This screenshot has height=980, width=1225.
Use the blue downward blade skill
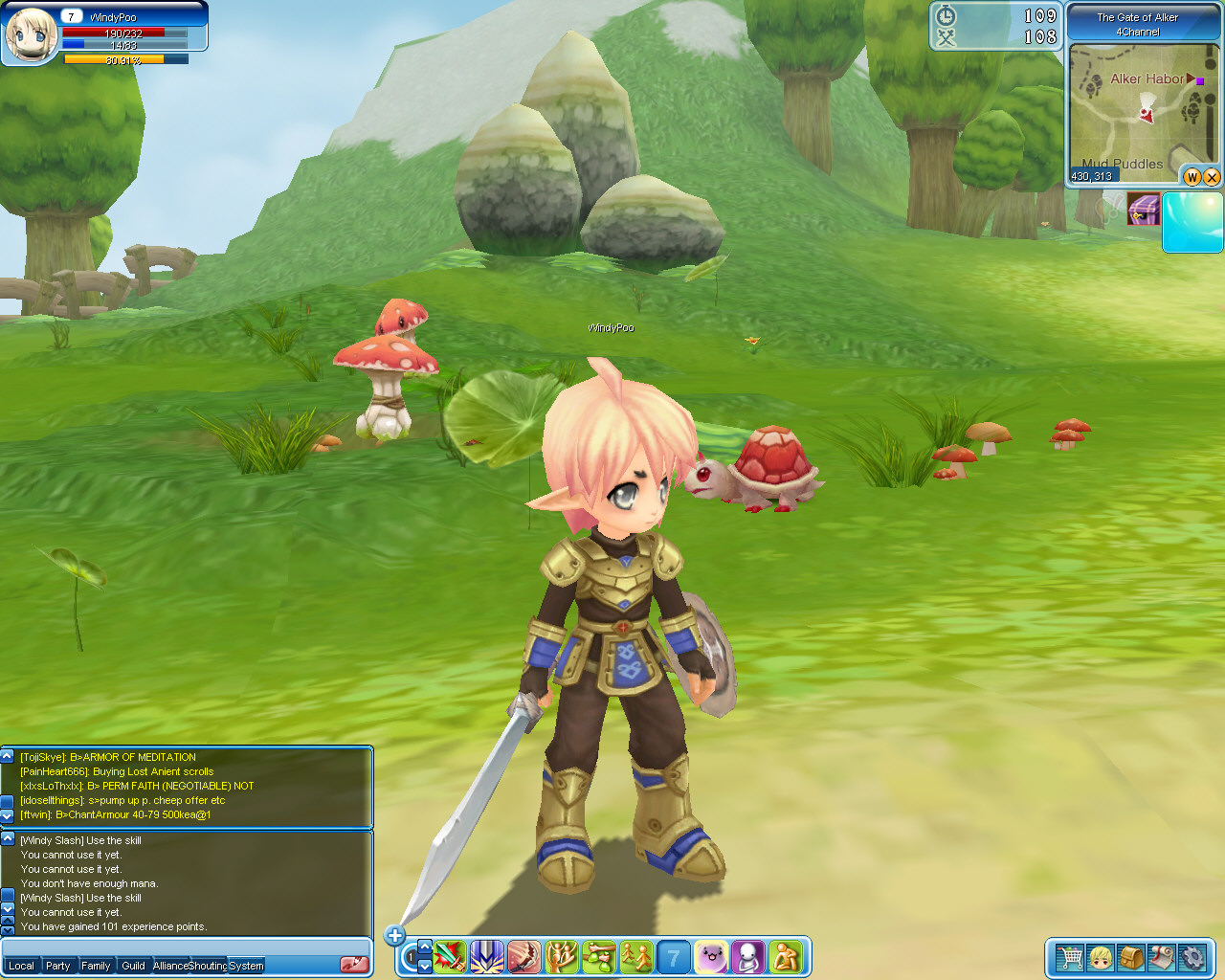tap(487, 956)
